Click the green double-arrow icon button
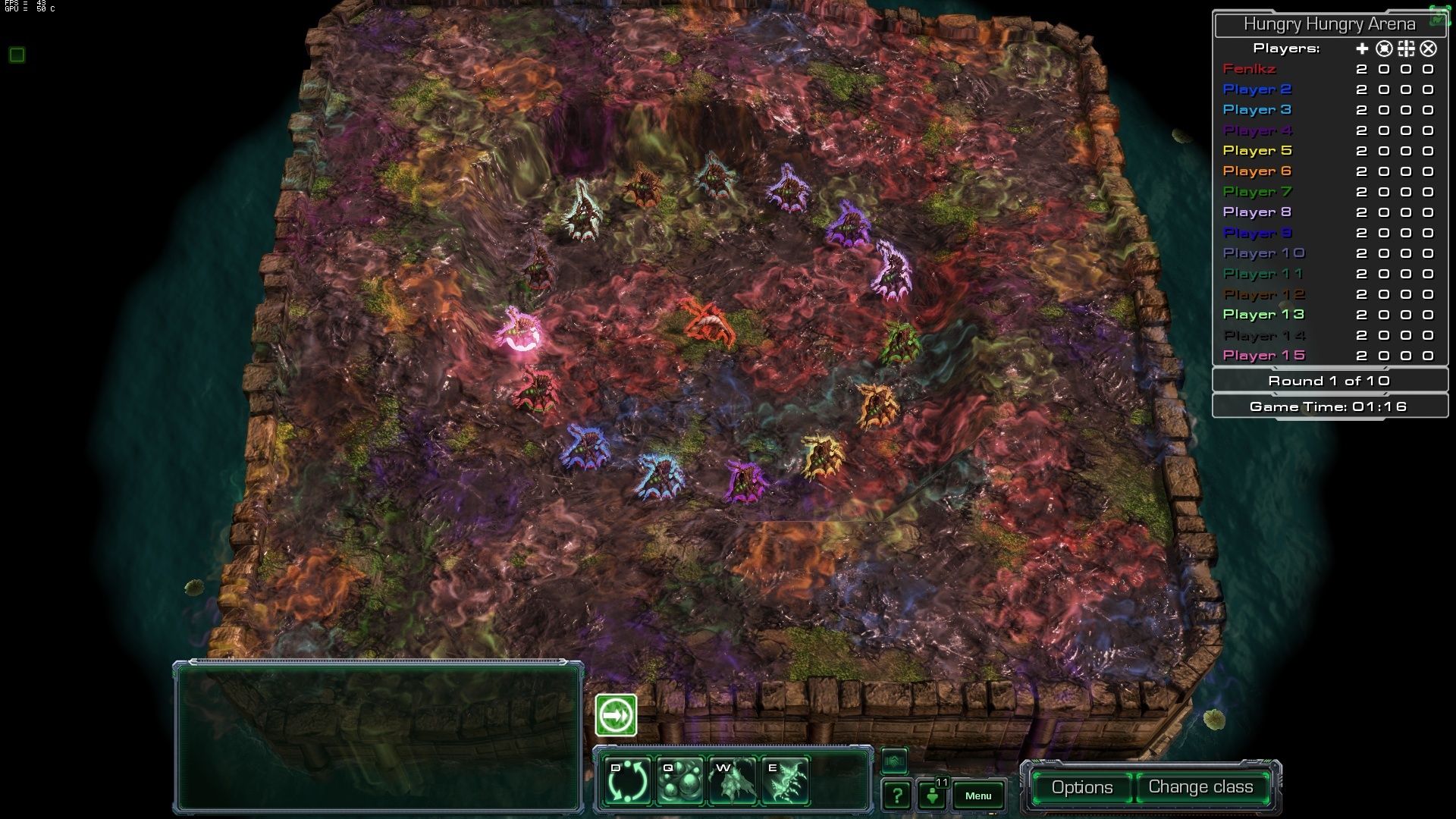Image resolution: width=1456 pixels, height=819 pixels. [x=616, y=715]
